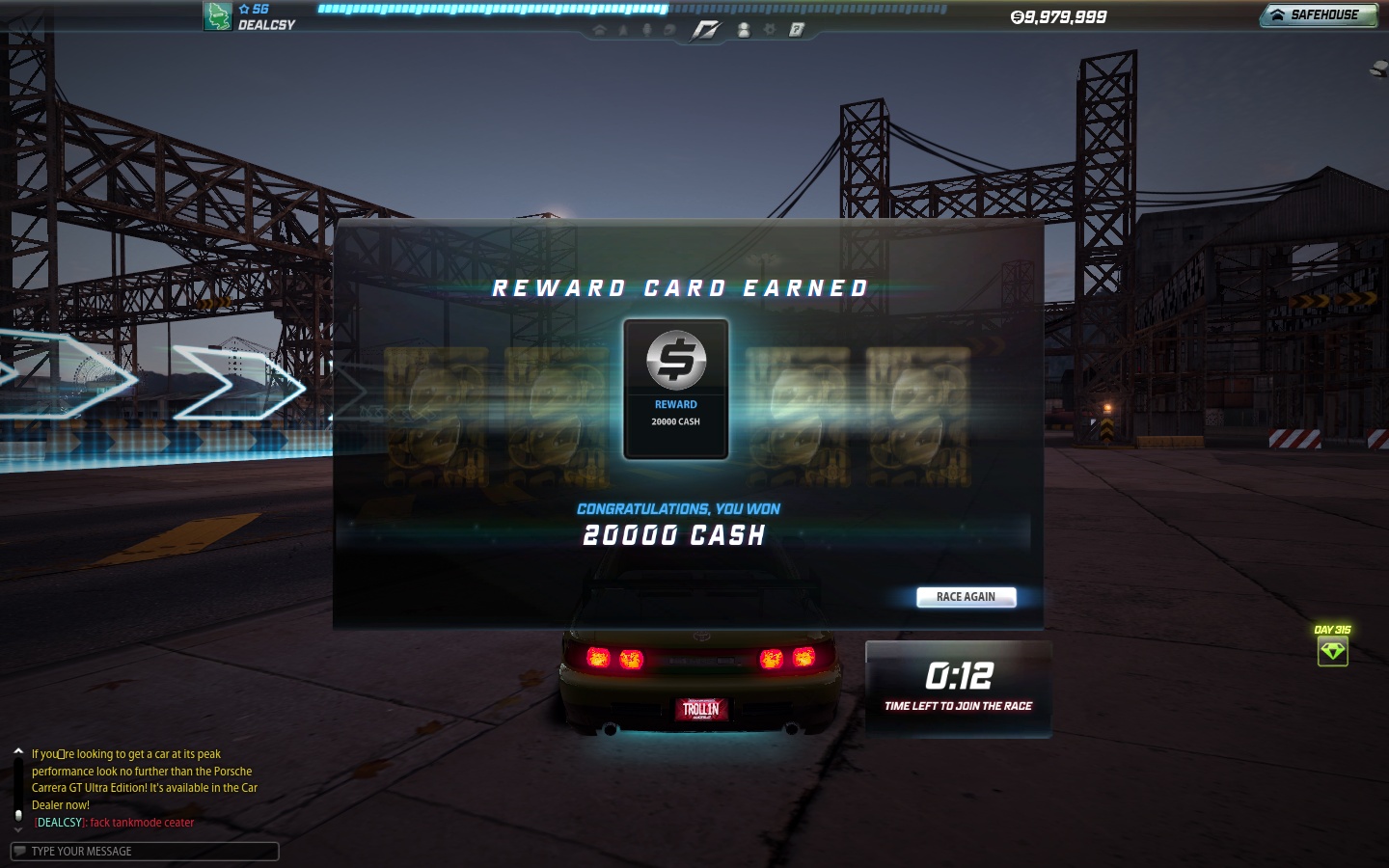Click the DEALCSY driver profile avatar
Image resolution: width=1389 pixels, height=868 pixels.
tap(217, 16)
